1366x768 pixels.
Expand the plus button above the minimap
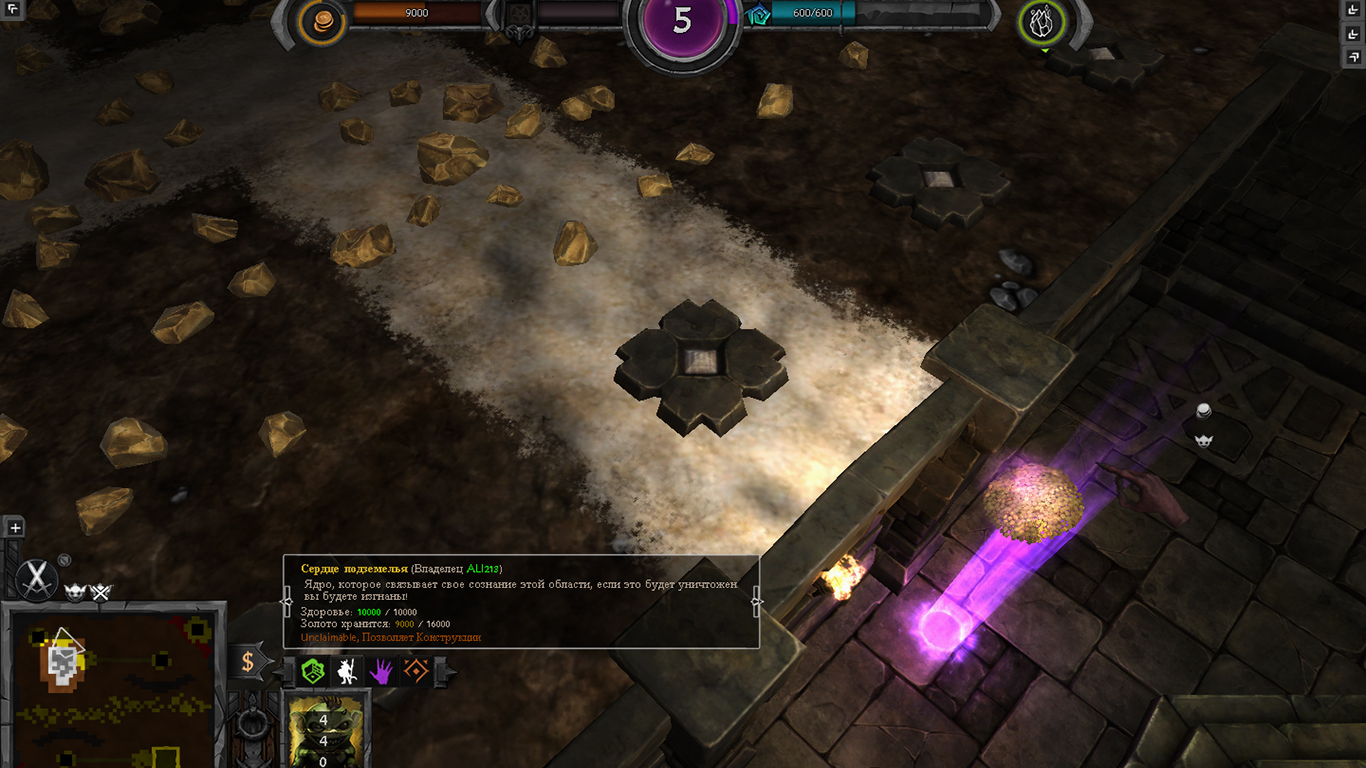tap(14, 528)
